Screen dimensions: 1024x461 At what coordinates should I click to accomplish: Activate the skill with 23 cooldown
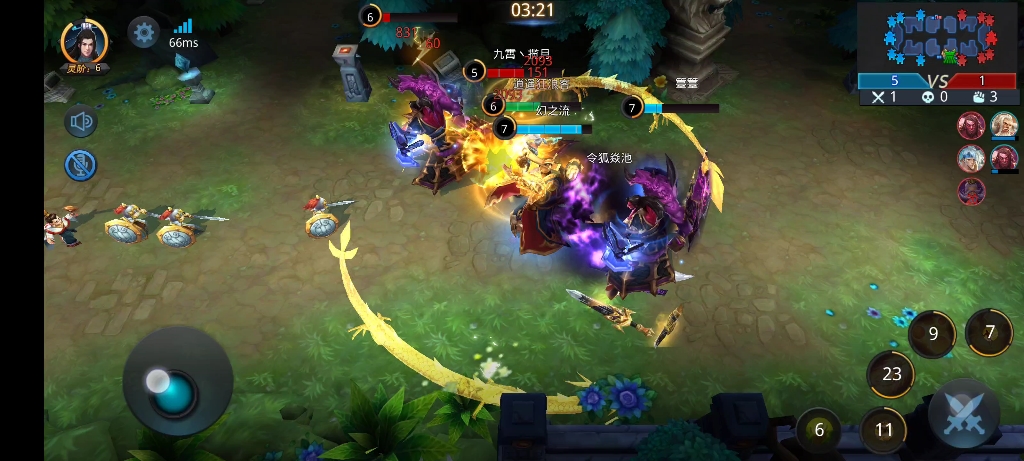click(891, 374)
